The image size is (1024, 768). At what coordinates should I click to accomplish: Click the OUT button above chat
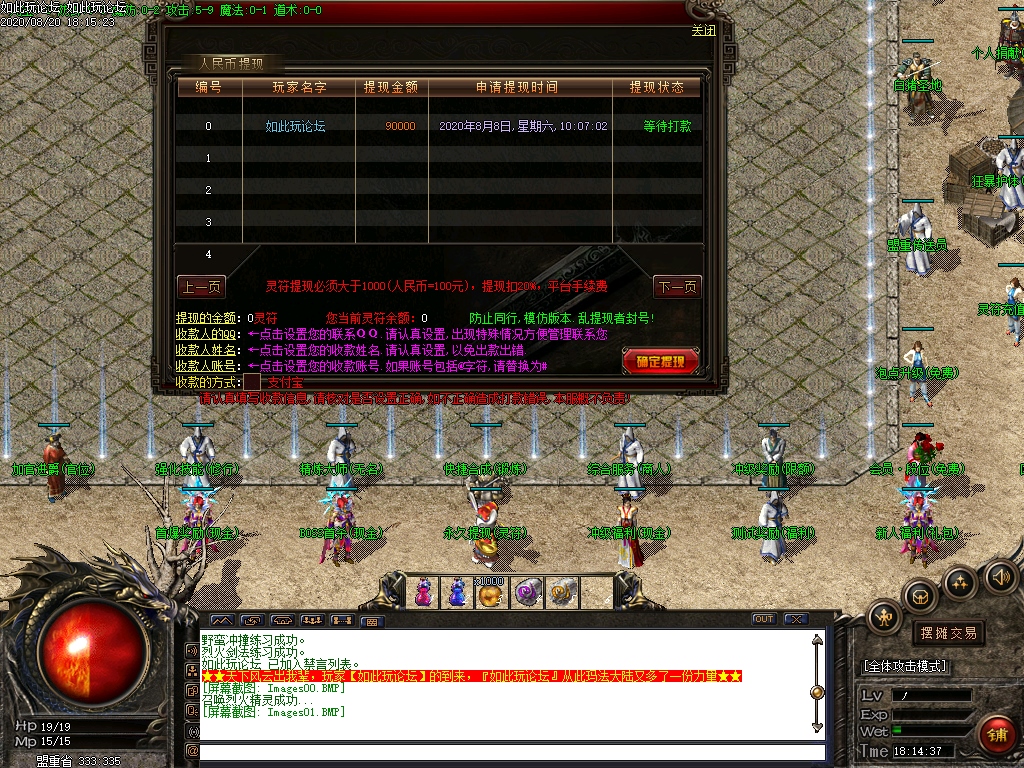pyautogui.click(x=763, y=620)
